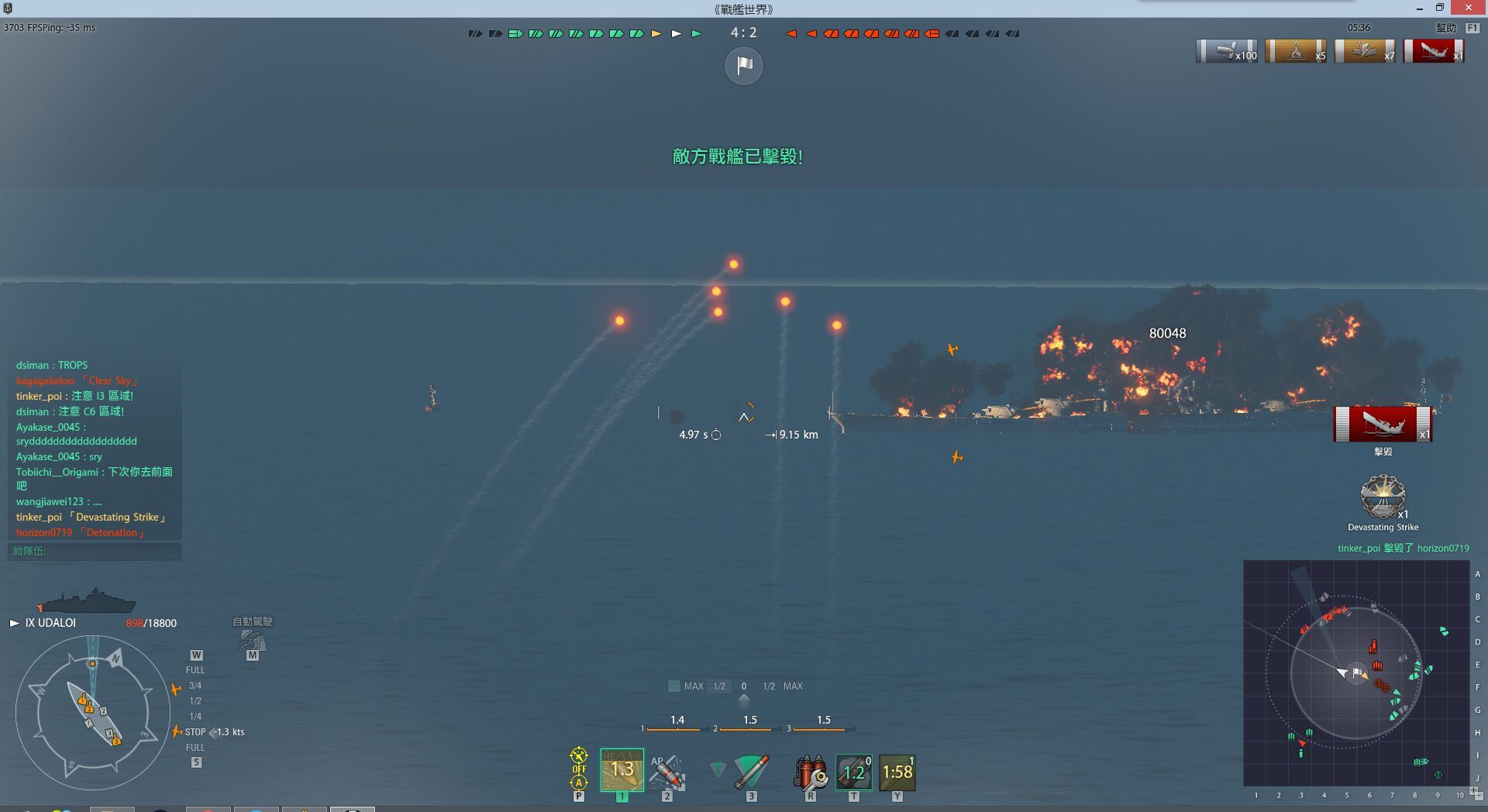Toggle the autopilot icon
Screen dimensions: 1488x812
pyautogui.click(x=253, y=641)
